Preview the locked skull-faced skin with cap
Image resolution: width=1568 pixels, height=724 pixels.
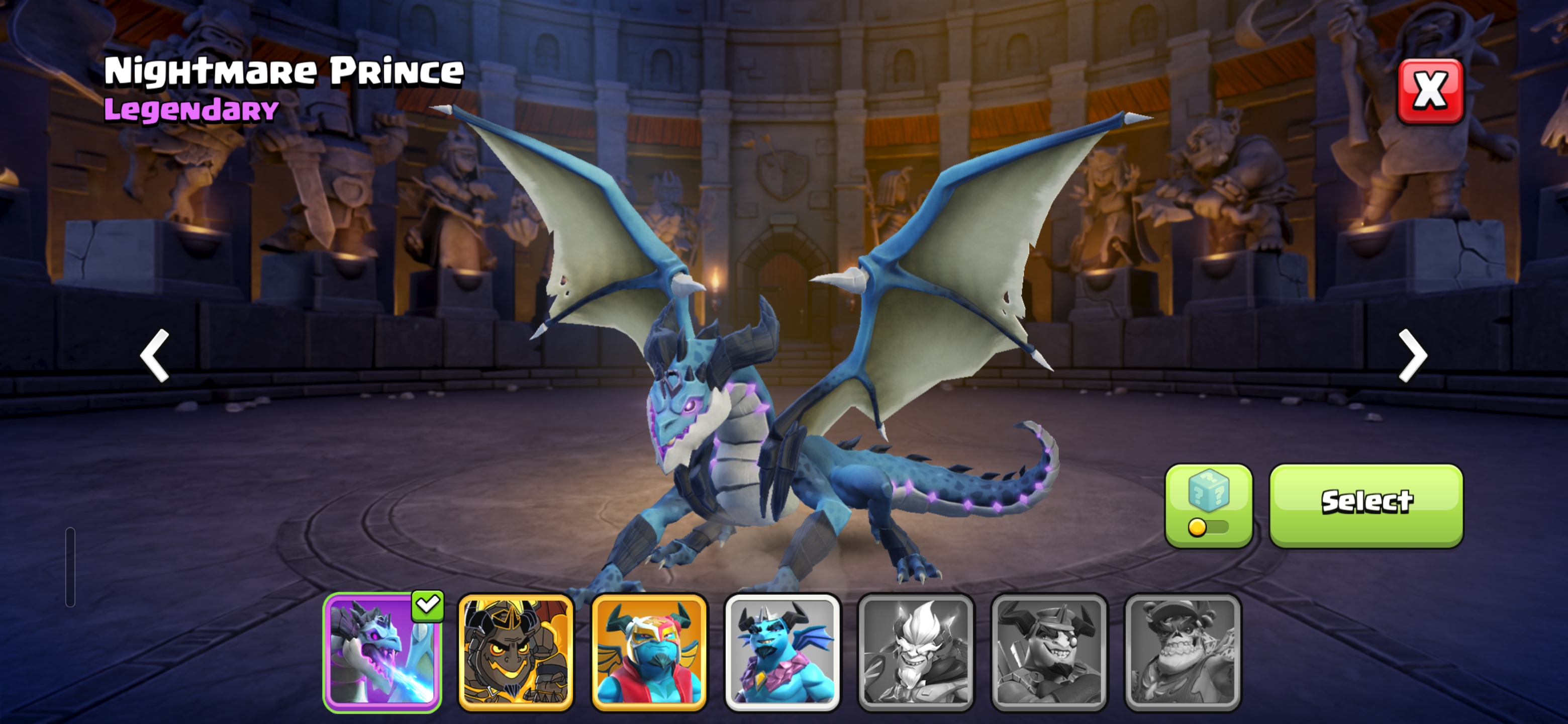[x=1182, y=652]
